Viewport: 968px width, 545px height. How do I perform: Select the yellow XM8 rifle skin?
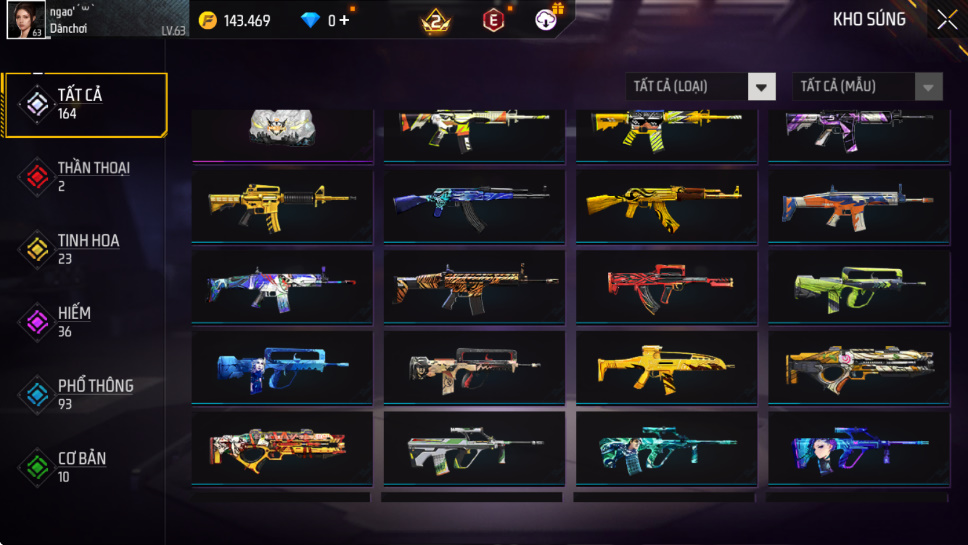(x=665, y=366)
